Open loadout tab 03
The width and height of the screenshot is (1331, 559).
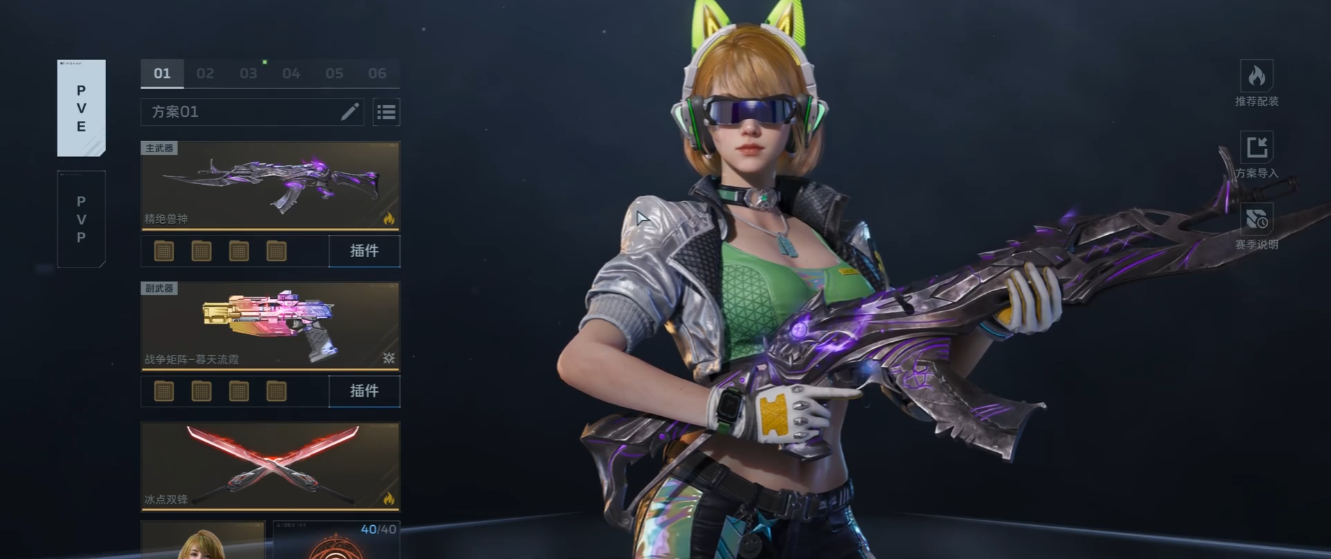click(x=248, y=73)
